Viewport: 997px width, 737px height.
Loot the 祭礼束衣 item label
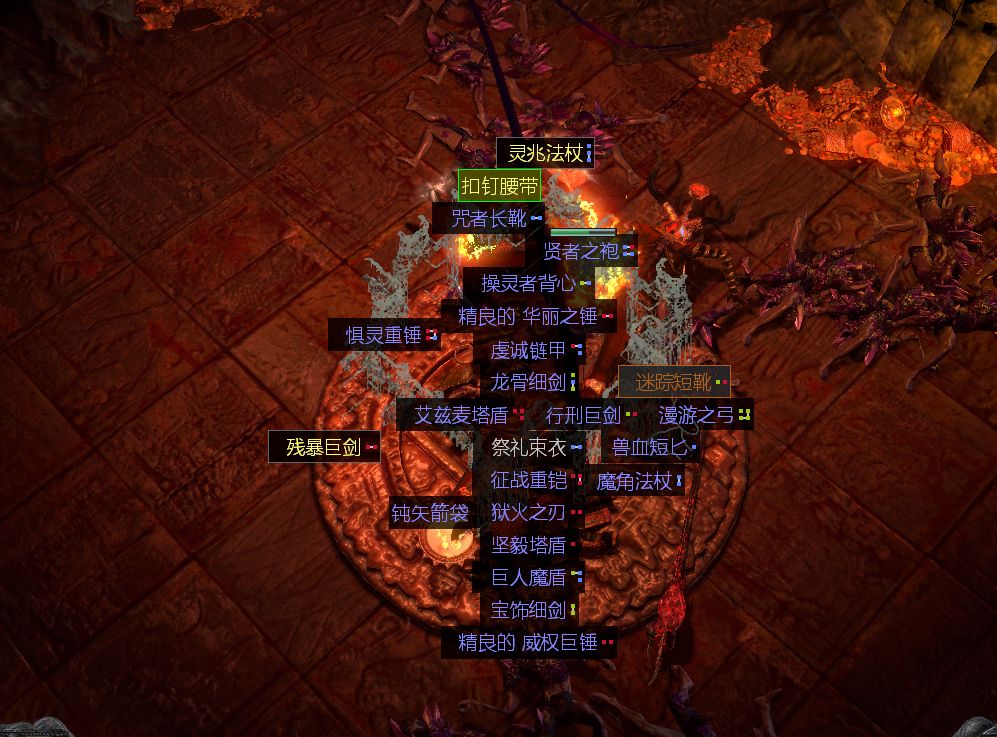(x=529, y=447)
